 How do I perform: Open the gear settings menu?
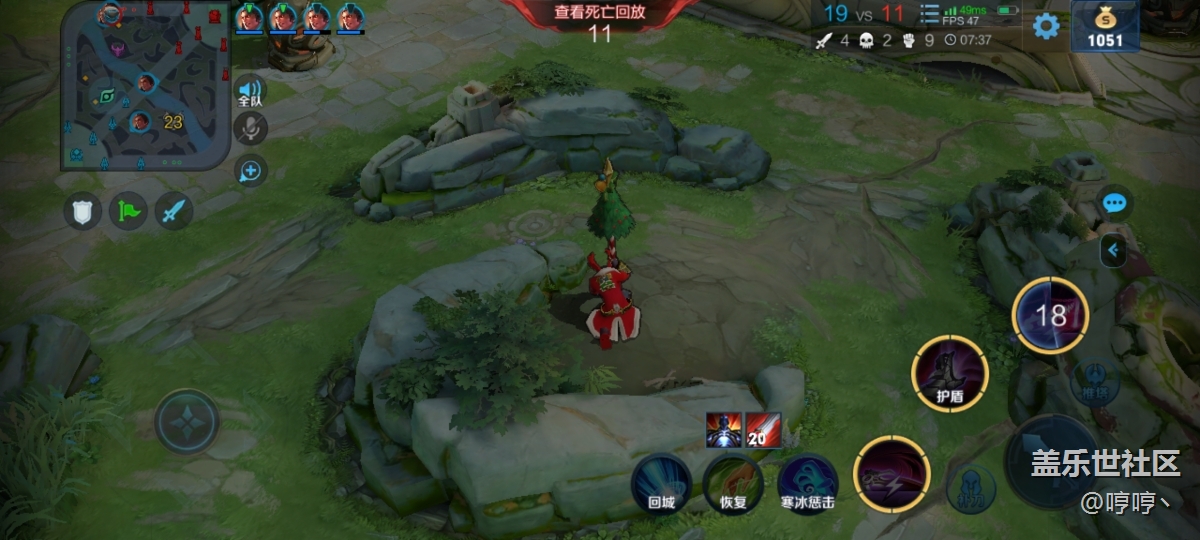coord(1046,25)
